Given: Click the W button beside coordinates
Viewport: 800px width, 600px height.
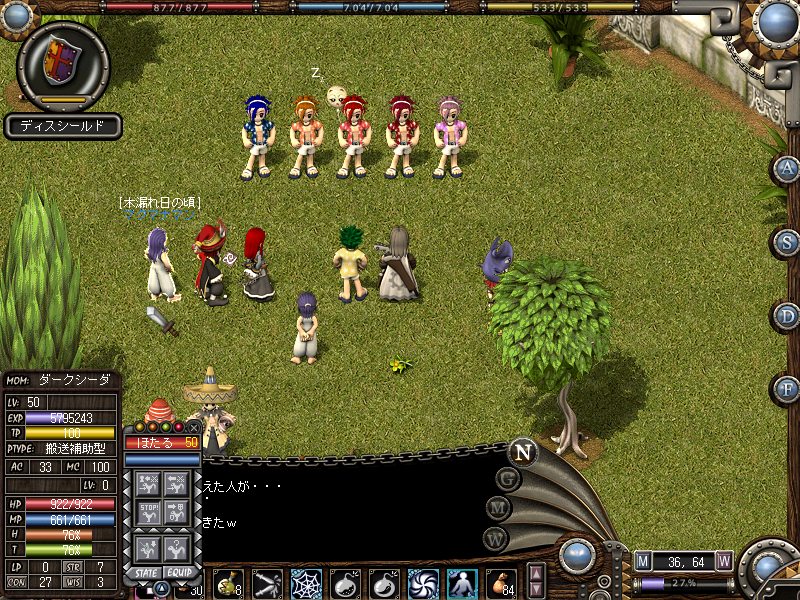Looking at the screenshot, I should tap(724, 560).
